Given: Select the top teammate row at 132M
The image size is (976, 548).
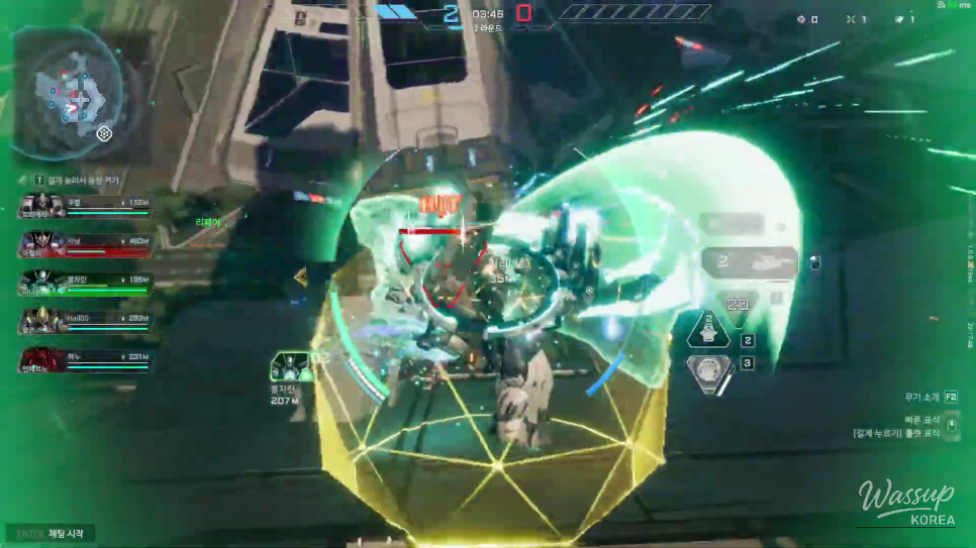Looking at the screenshot, I should coord(84,207).
